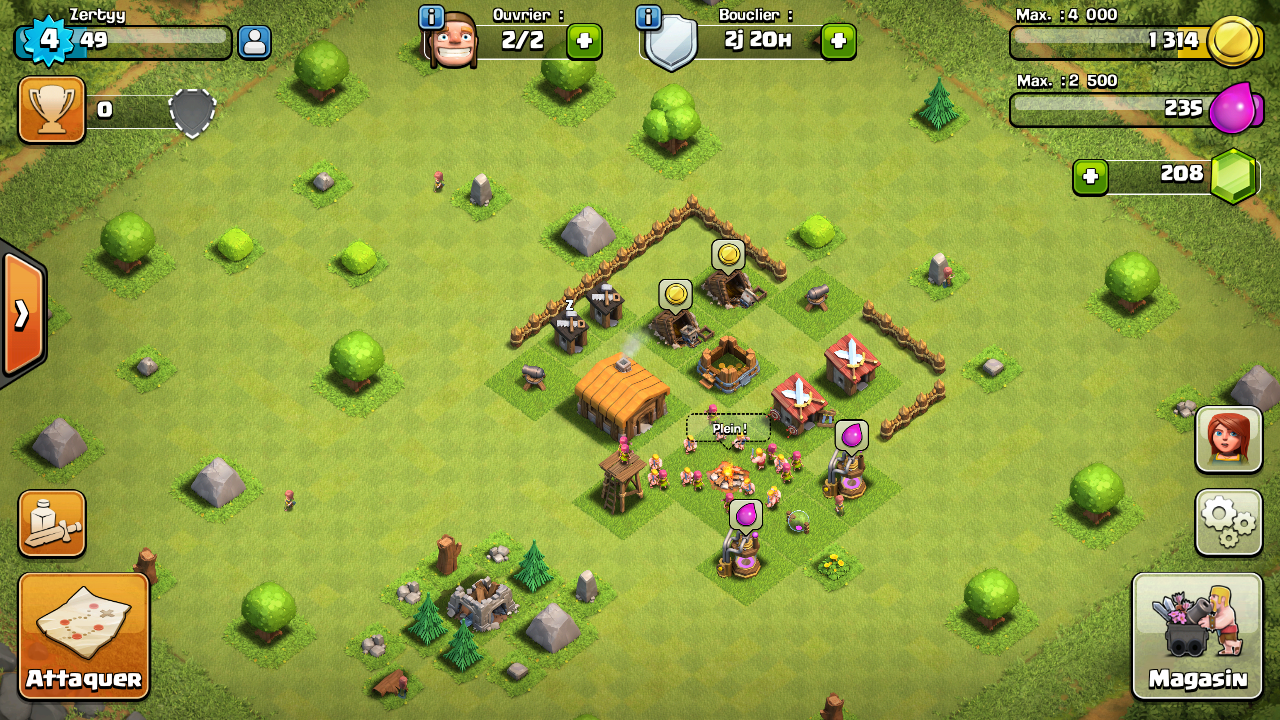
Task: Add builders with Ouvrier plus button
Action: 584,41
